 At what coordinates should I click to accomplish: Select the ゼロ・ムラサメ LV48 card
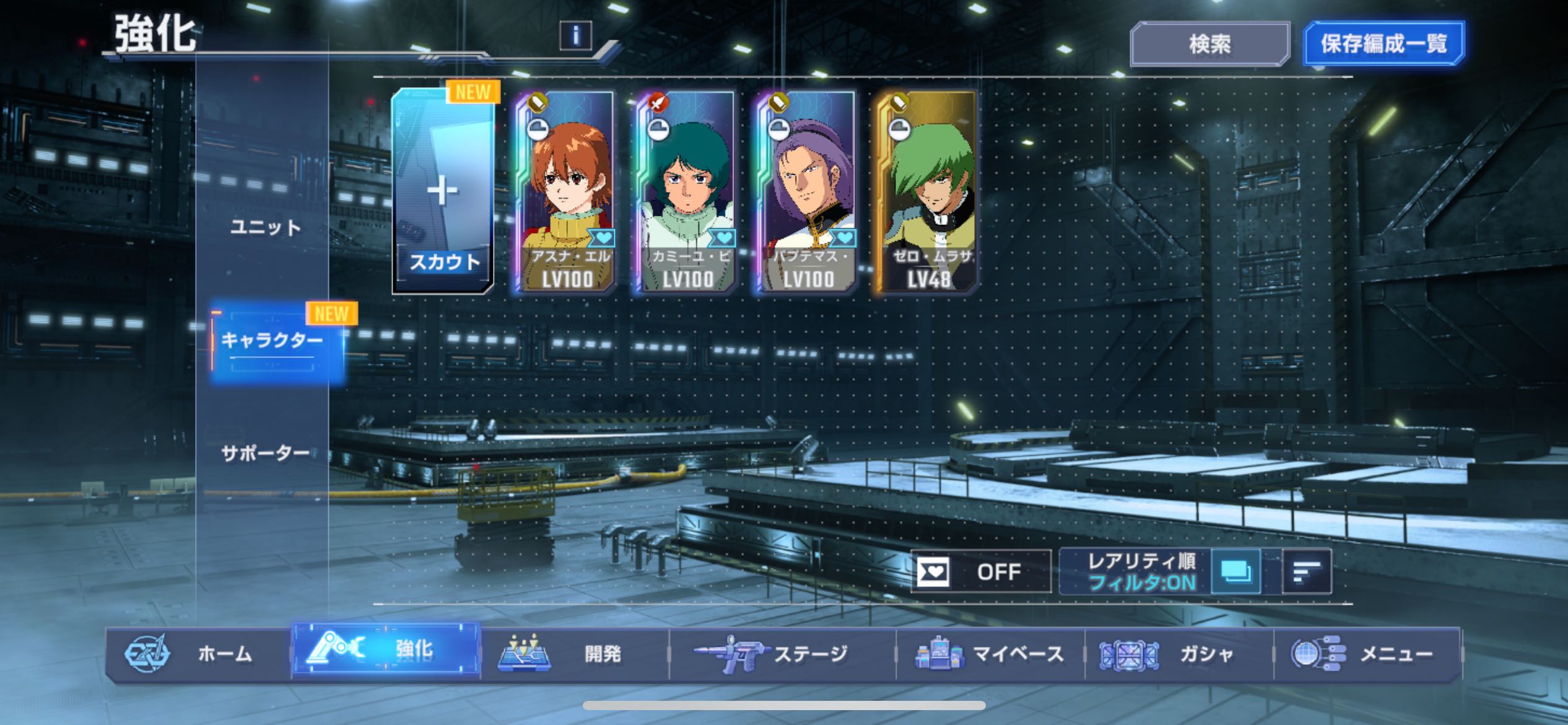pyautogui.click(x=926, y=191)
